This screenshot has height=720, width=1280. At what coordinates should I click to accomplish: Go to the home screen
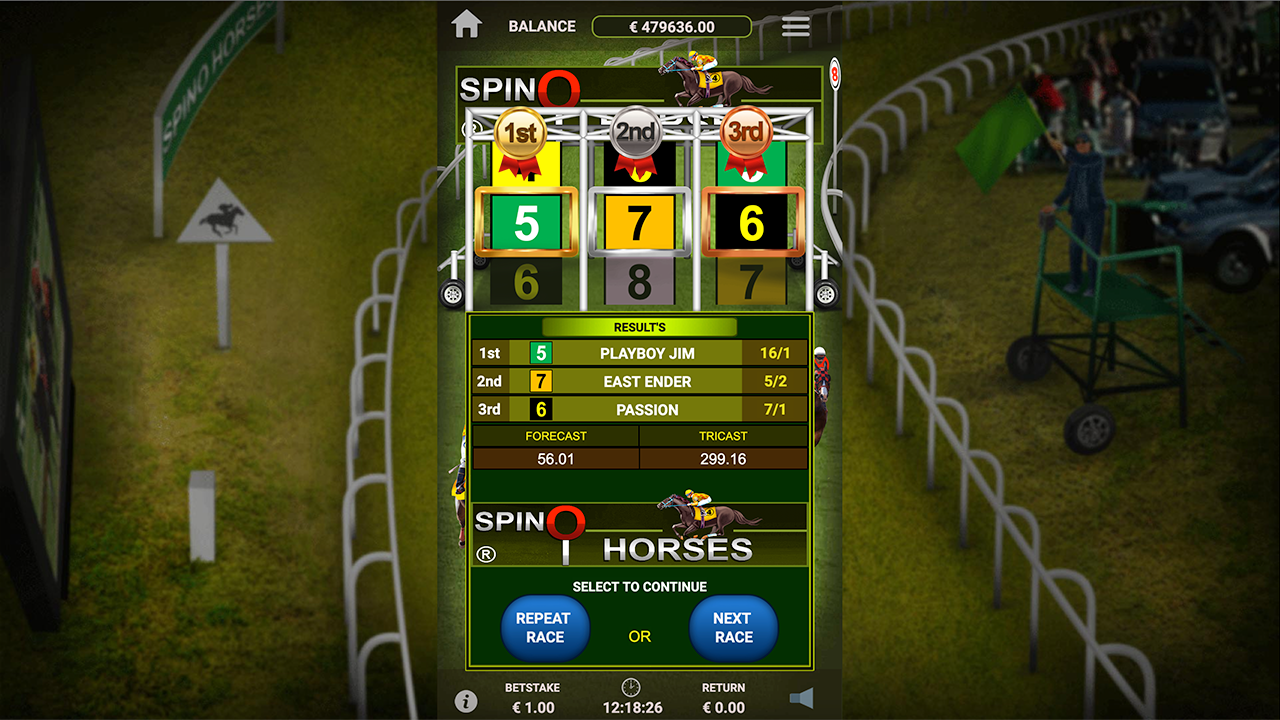466,25
